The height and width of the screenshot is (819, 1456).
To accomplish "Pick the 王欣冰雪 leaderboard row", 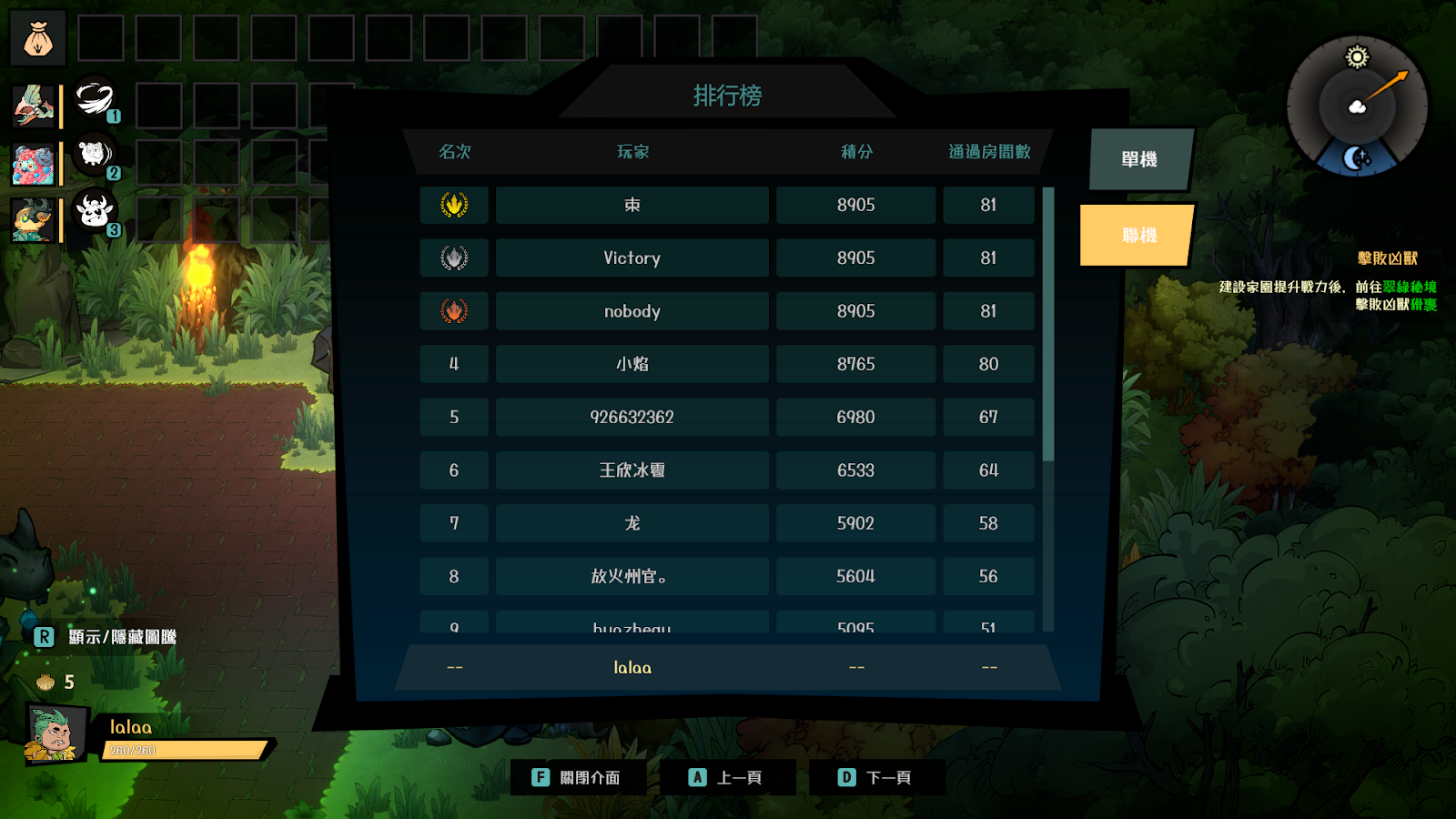I will coord(632,470).
